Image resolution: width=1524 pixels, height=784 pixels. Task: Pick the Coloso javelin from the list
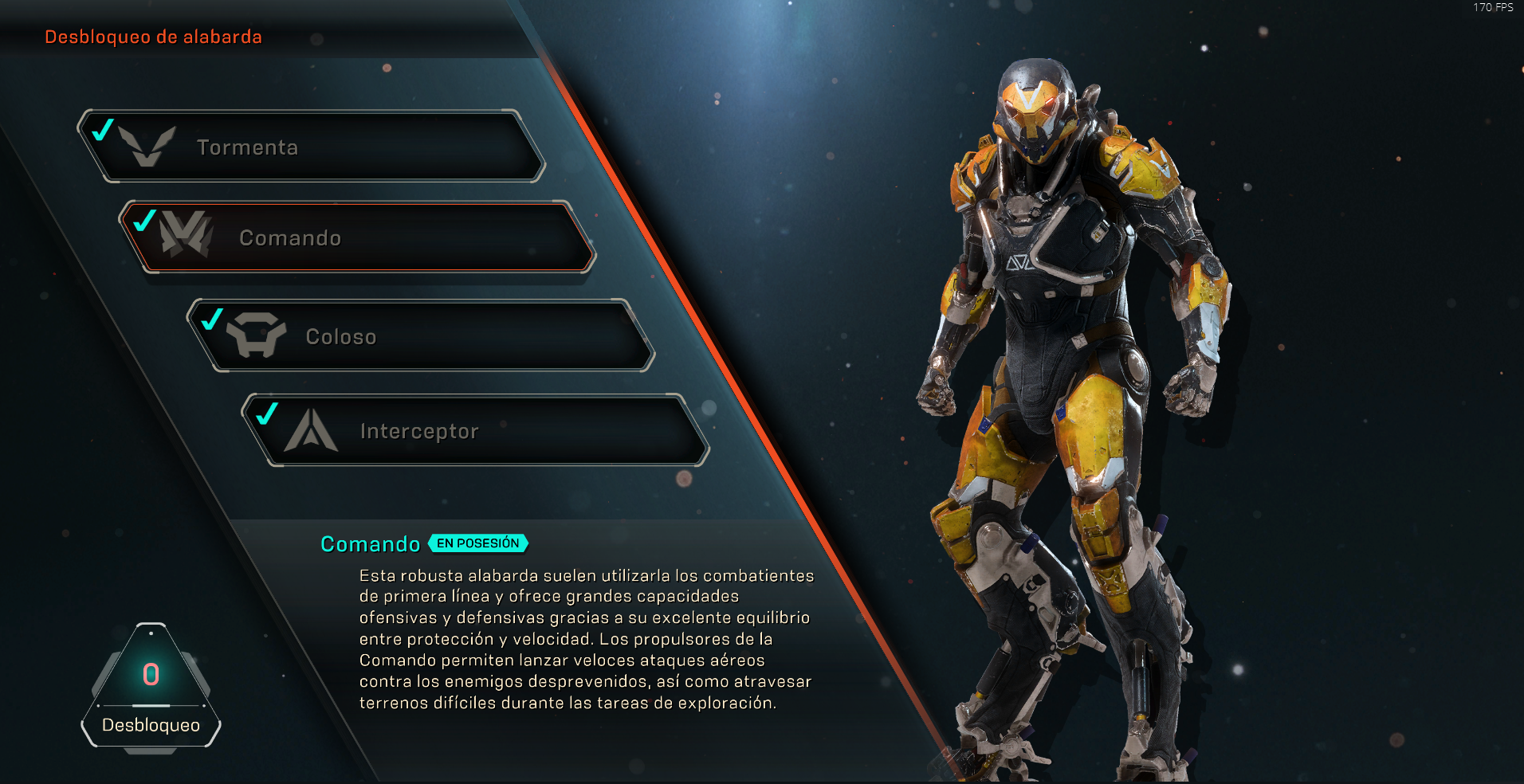click(x=421, y=336)
